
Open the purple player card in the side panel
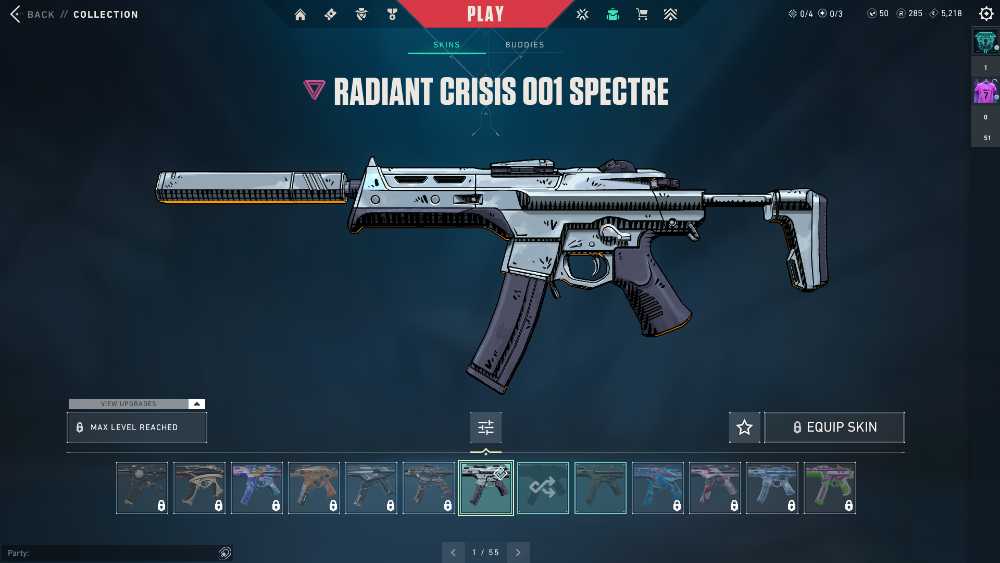(x=985, y=92)
